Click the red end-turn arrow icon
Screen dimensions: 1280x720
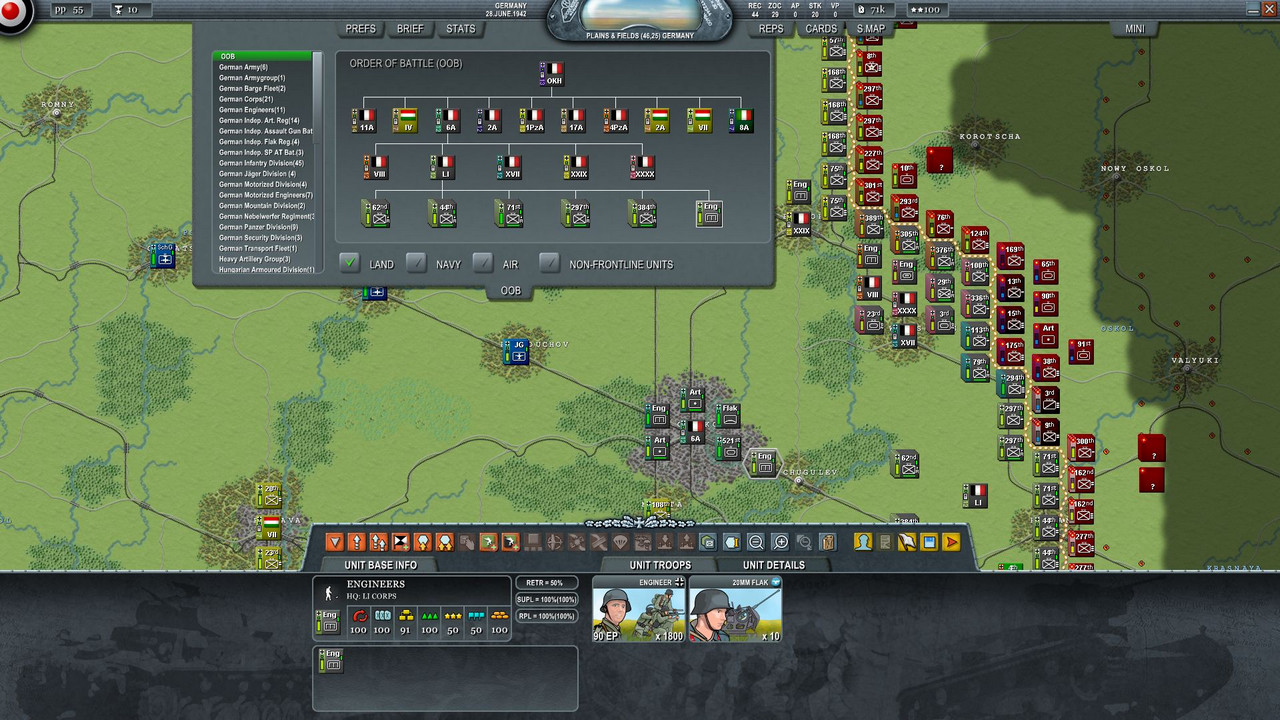(950, 541)
